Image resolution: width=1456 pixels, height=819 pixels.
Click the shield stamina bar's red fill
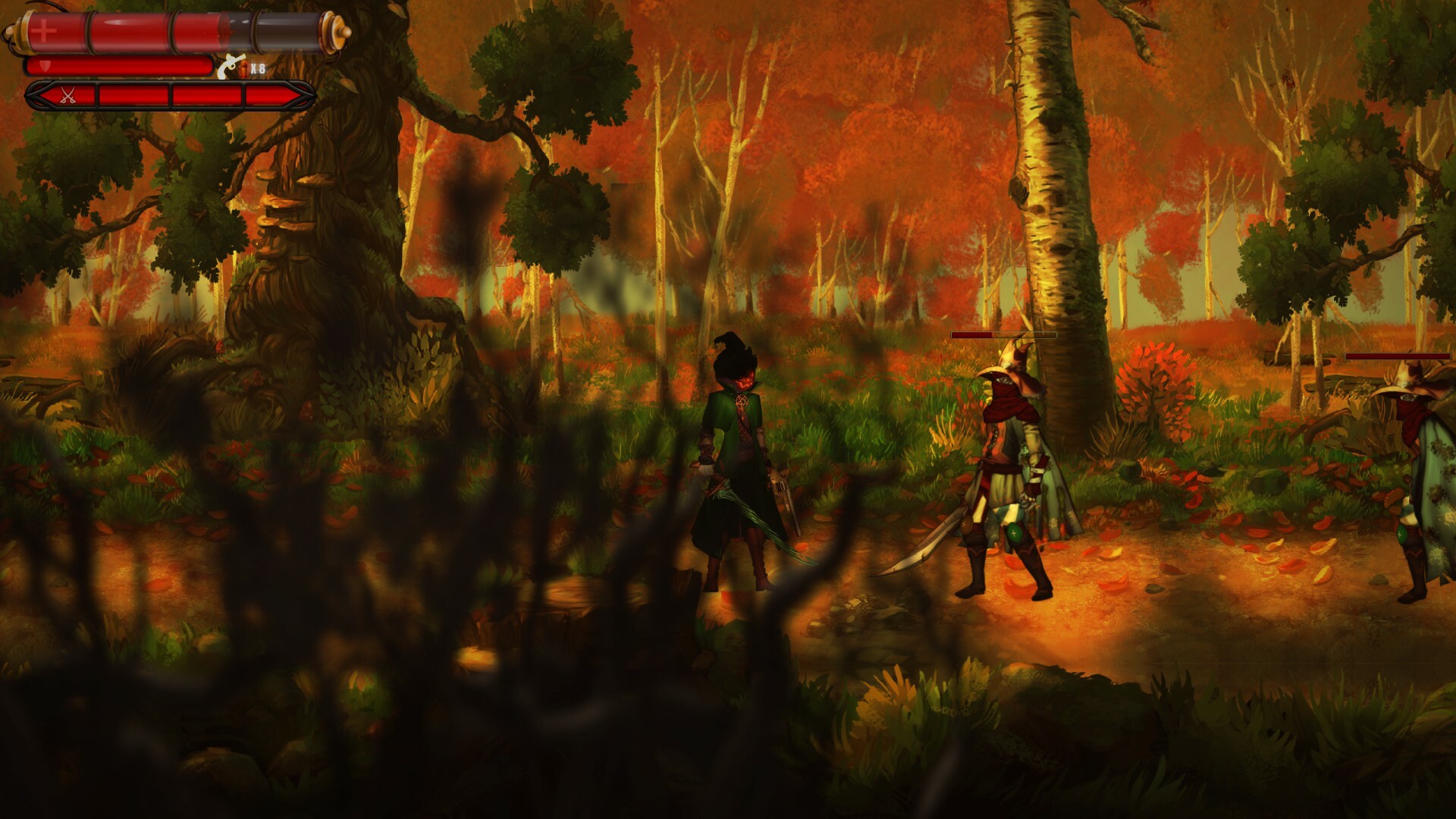[x=121, y=65]
